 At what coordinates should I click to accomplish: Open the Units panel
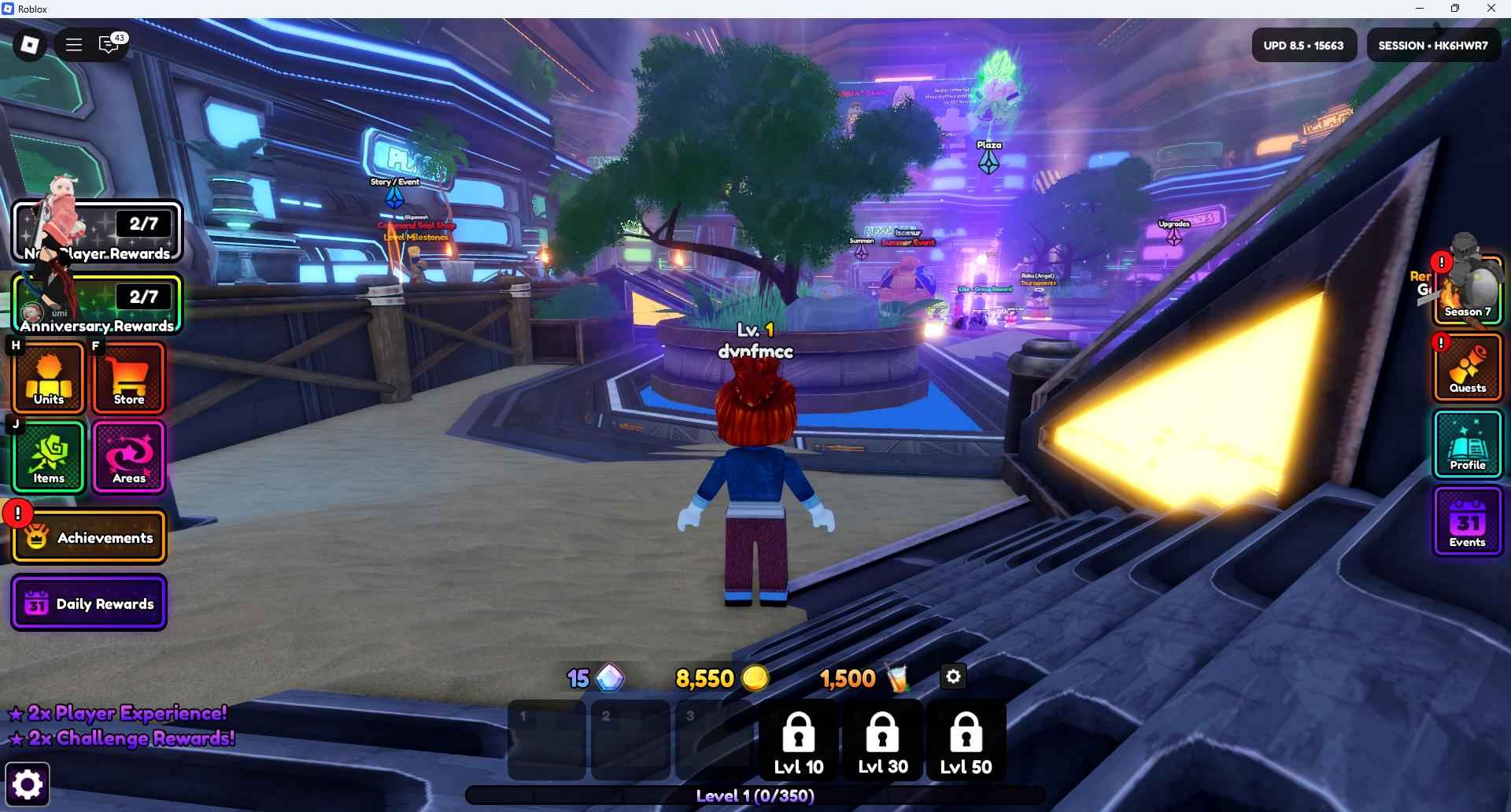coord(48,378)
